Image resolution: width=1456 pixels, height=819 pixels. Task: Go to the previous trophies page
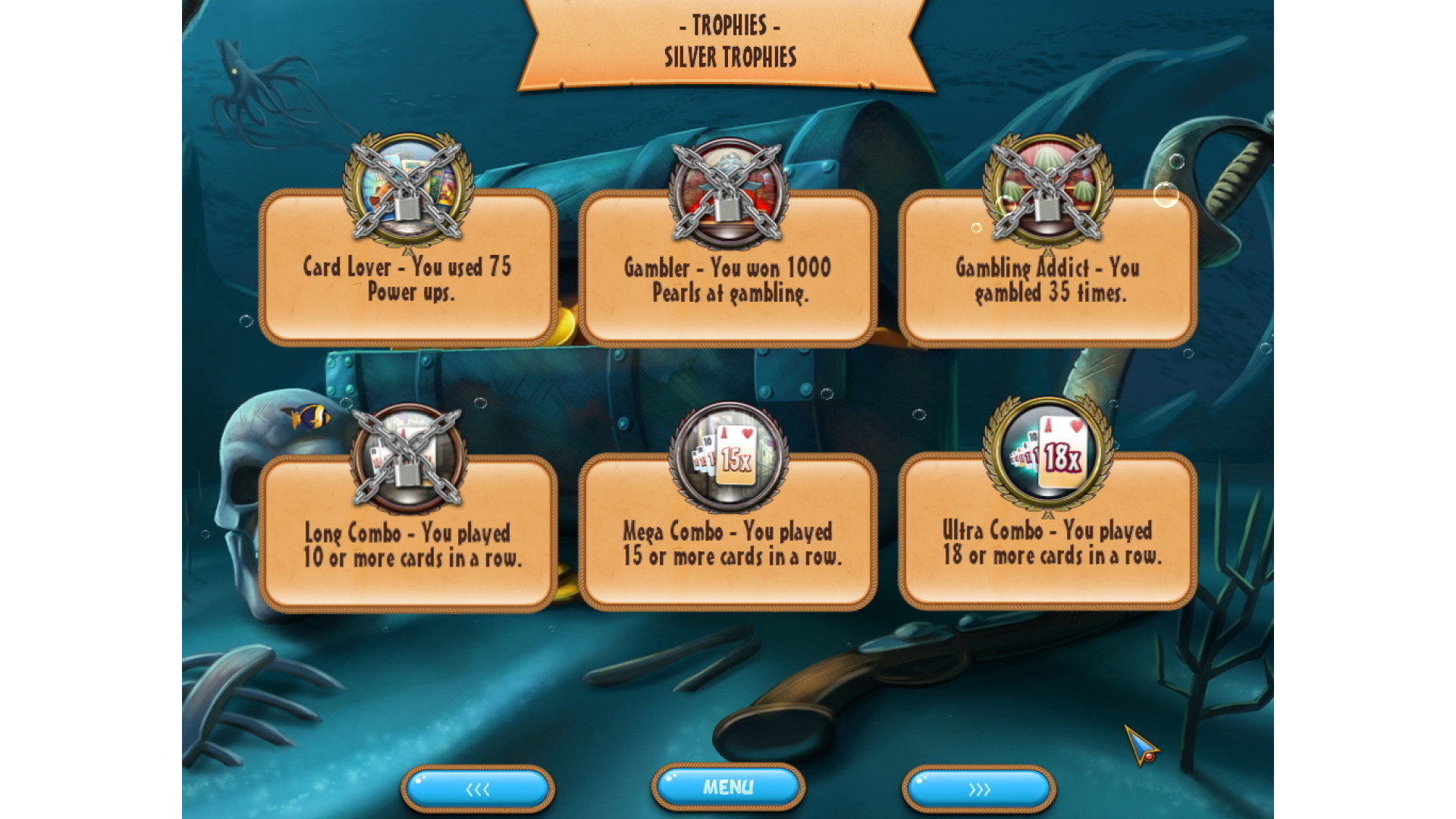tap(478, 789)
